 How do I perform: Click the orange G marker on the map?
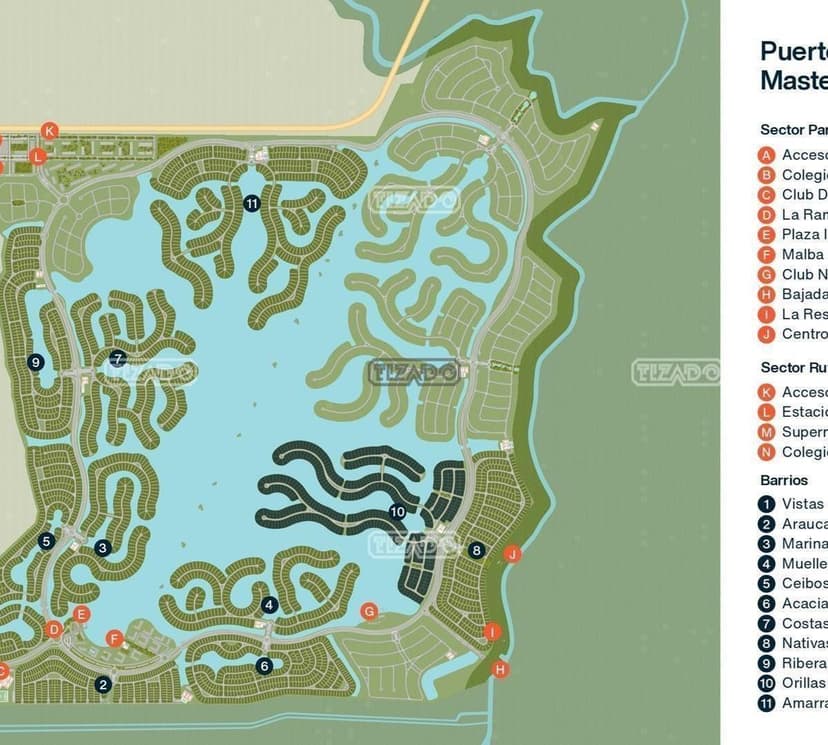(369, 611)
